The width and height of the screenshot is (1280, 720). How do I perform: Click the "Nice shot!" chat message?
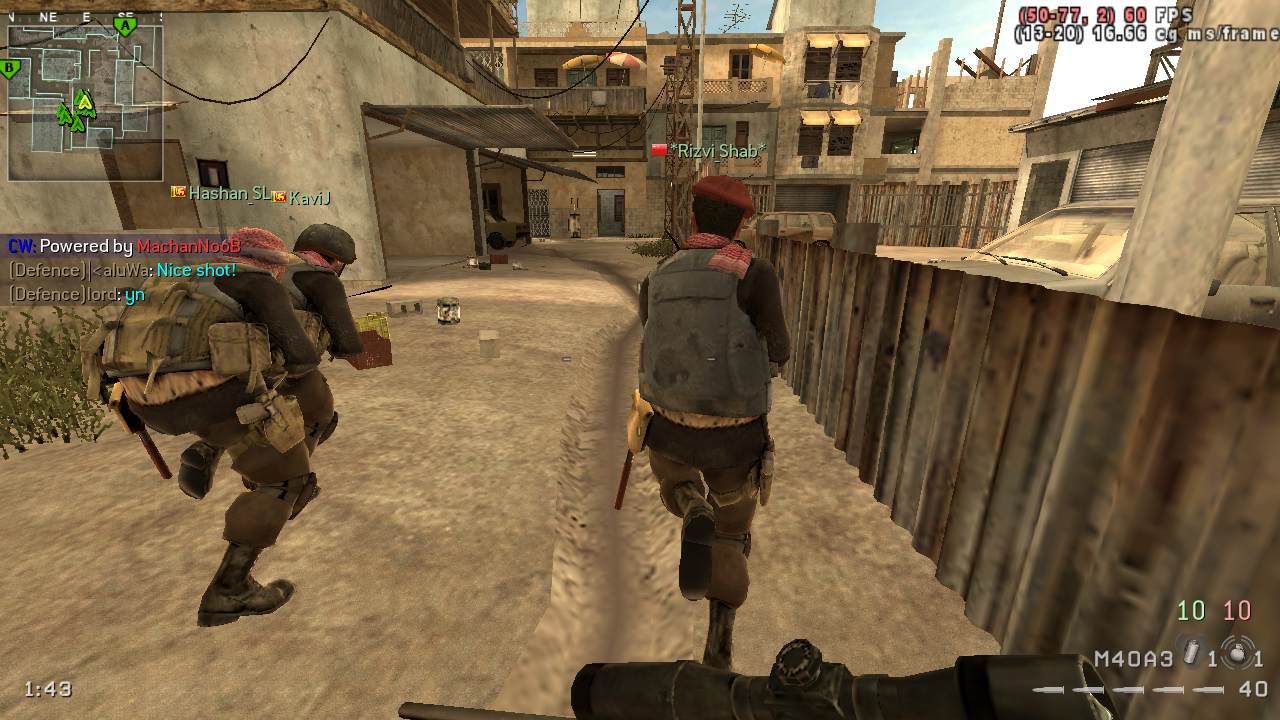point(196,270)
